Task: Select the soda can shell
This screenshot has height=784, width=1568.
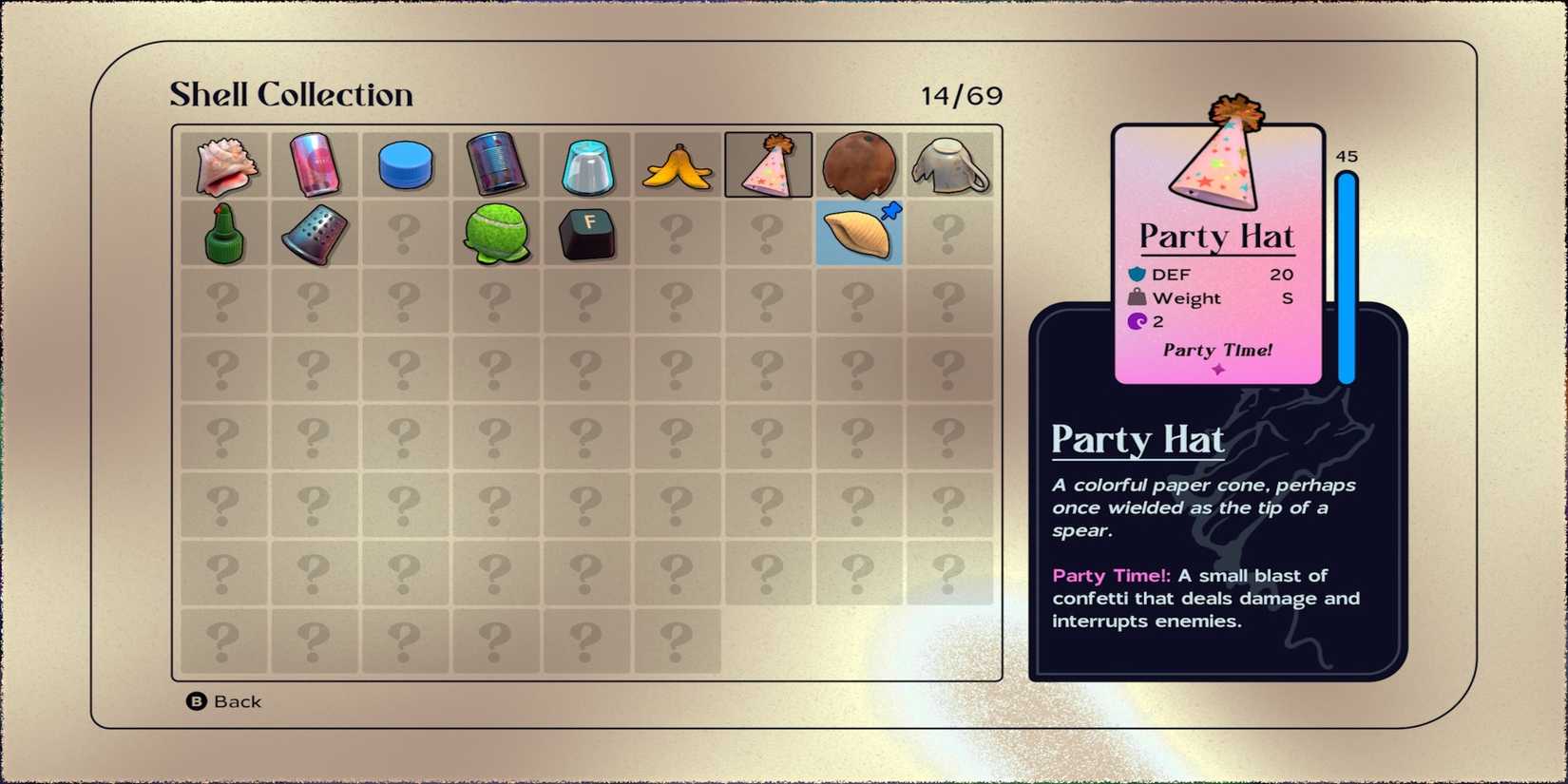Action: point(314,163)
